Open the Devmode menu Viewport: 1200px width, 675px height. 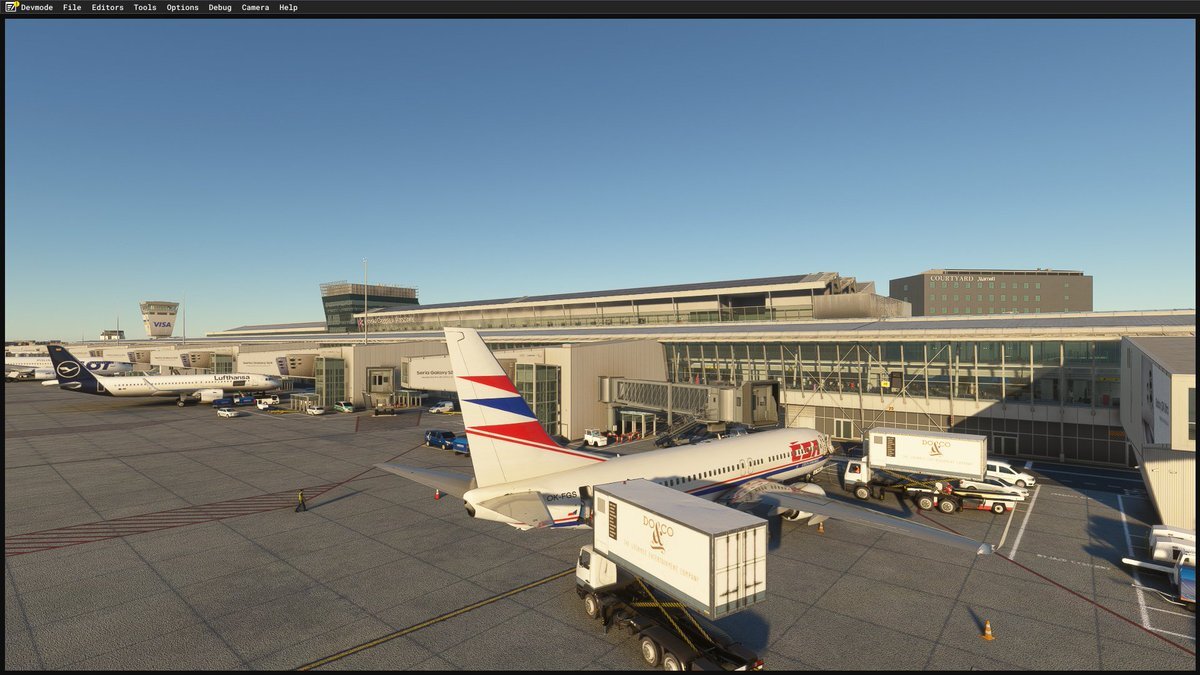tap(37, 7)
